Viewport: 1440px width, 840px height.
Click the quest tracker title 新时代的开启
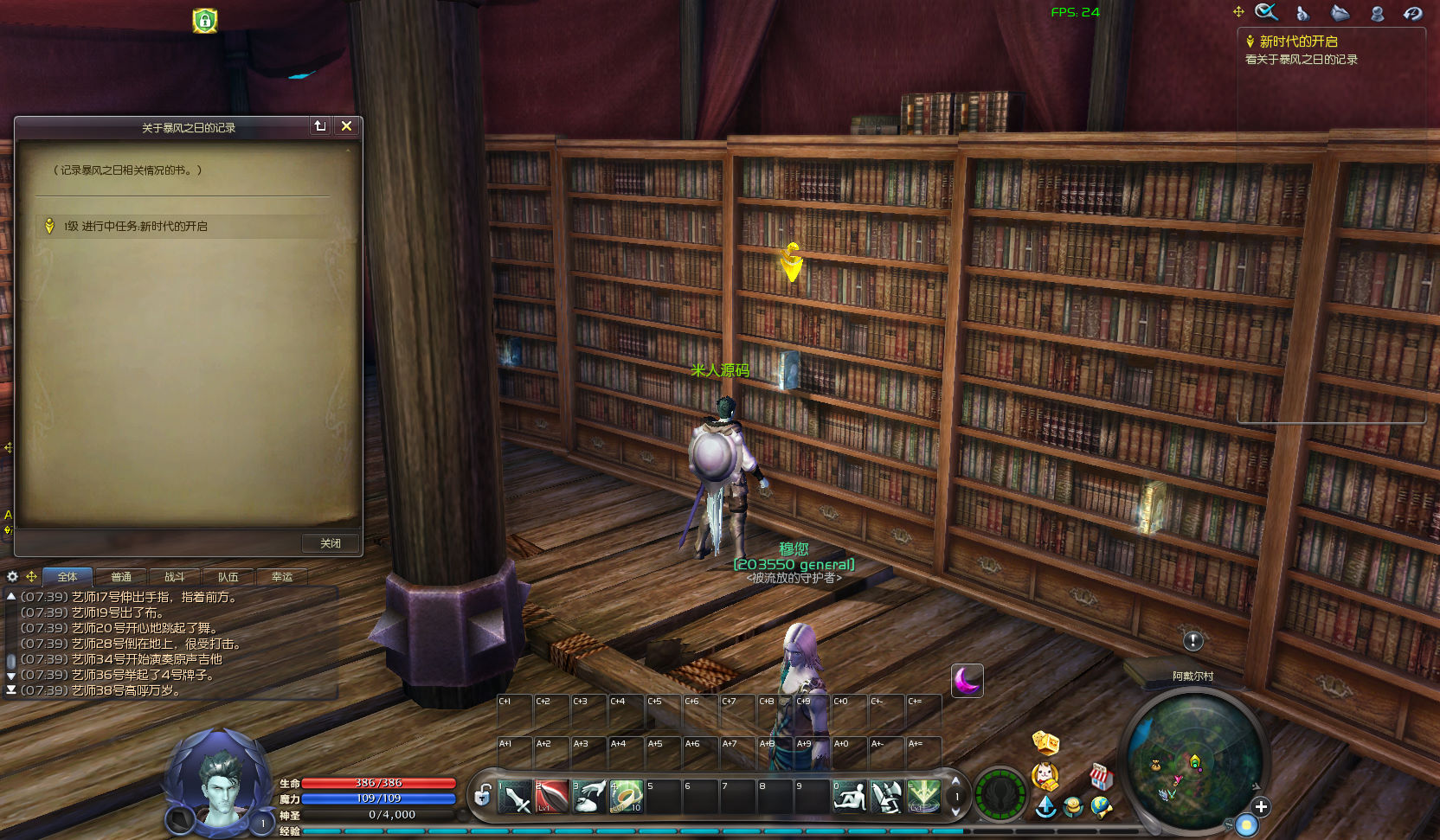pos(1298,42)
